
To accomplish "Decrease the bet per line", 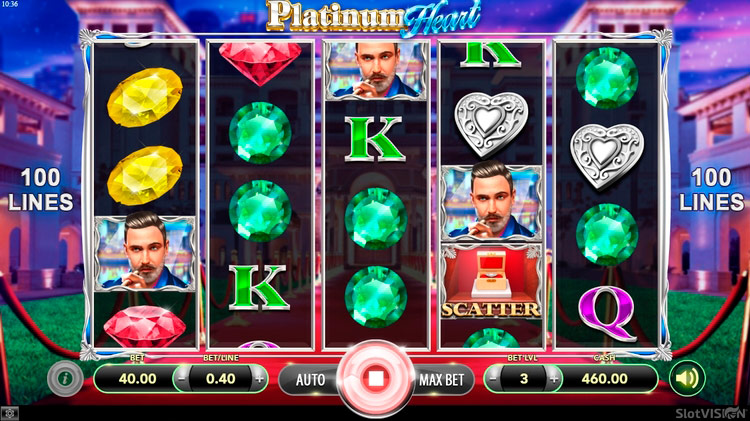I will point(183,379).
